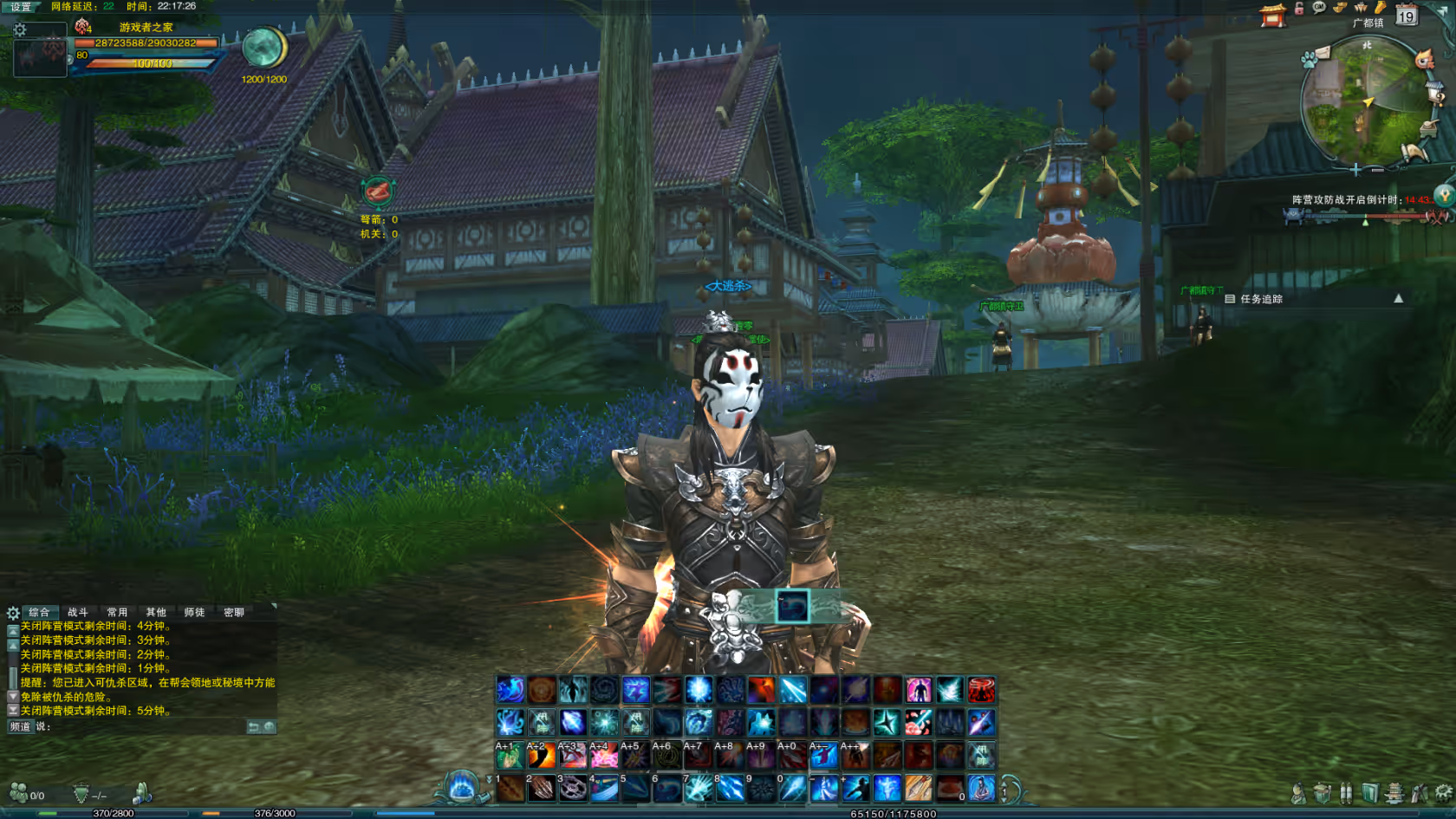Open chat settings gear icon
Viewport: 1456px width, 819px height.
13,613
